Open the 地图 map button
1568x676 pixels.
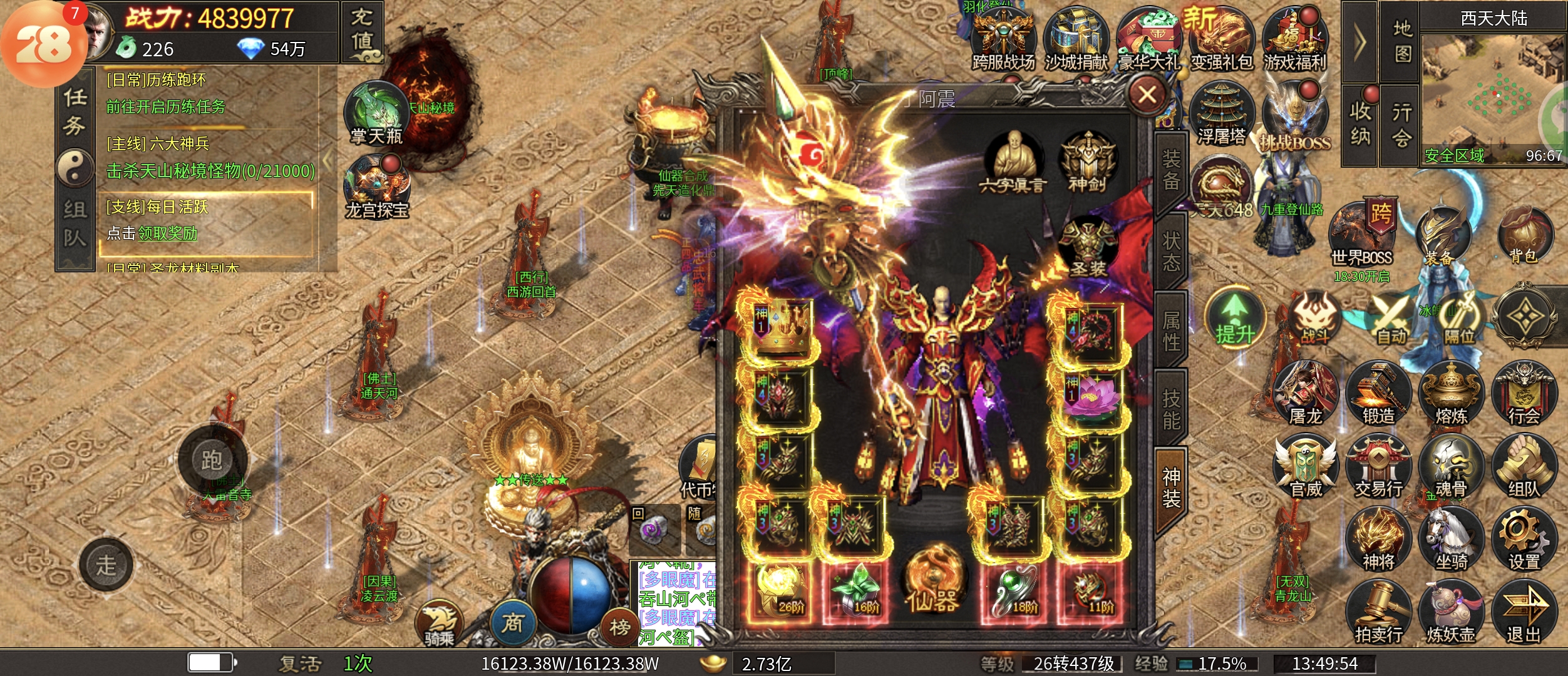1402,41
